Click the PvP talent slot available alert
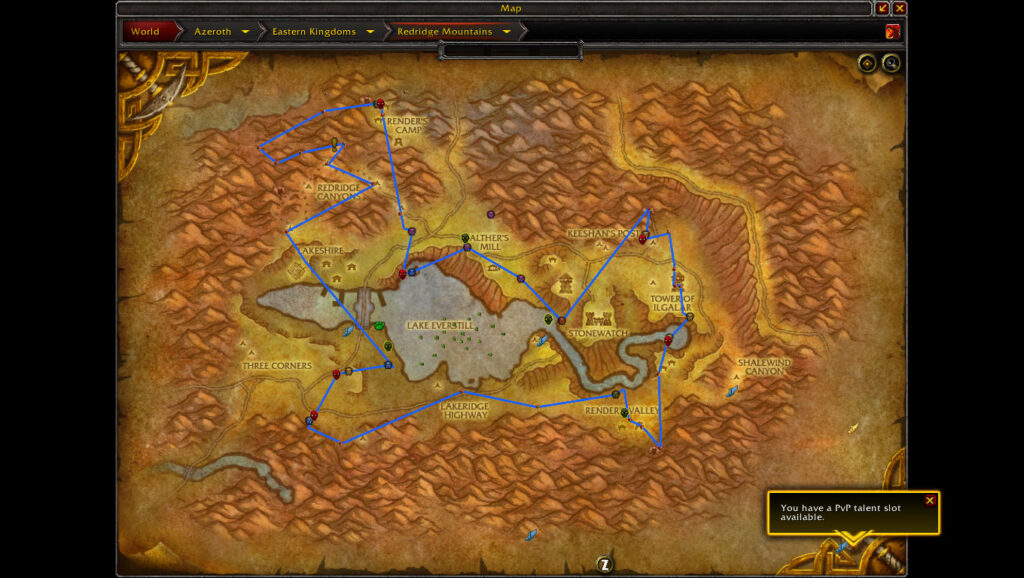The height and width of the screenshot is (578, 1024). pyautogui.click(x=845, y=513)
